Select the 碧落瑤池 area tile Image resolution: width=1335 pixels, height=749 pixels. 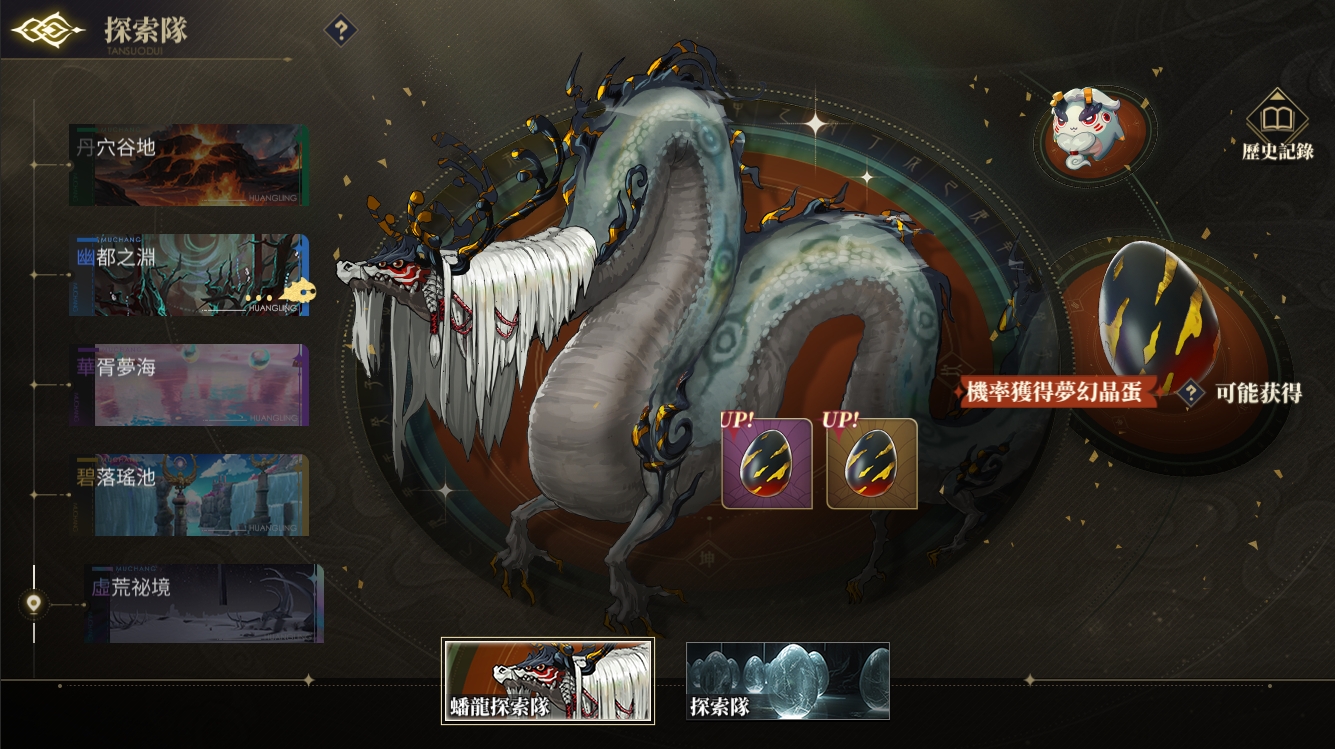189,495
